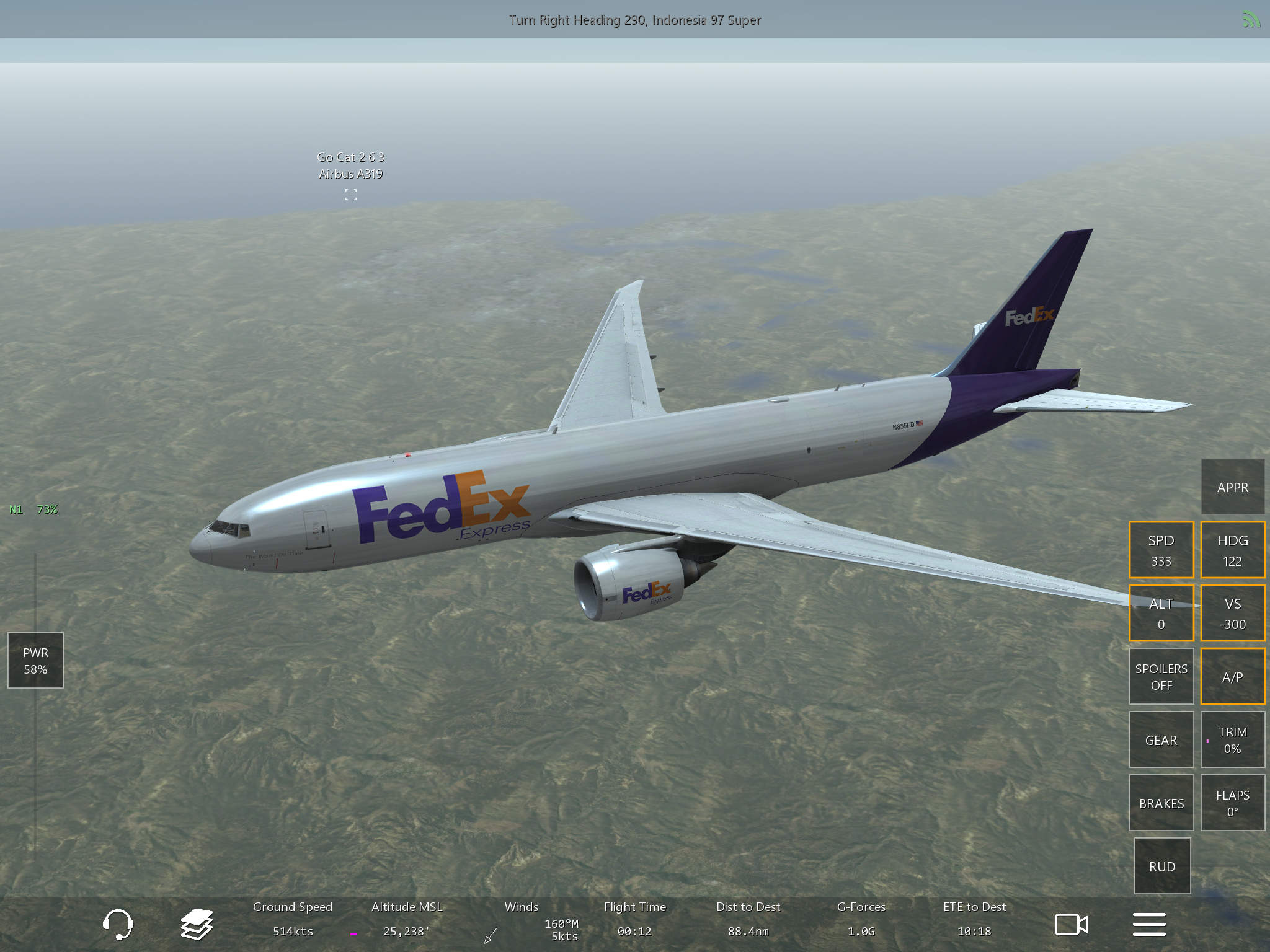Viewport: 1270px width, 952px height.
Task: Apply the BRAKES button
Action: pos(1161,803)
